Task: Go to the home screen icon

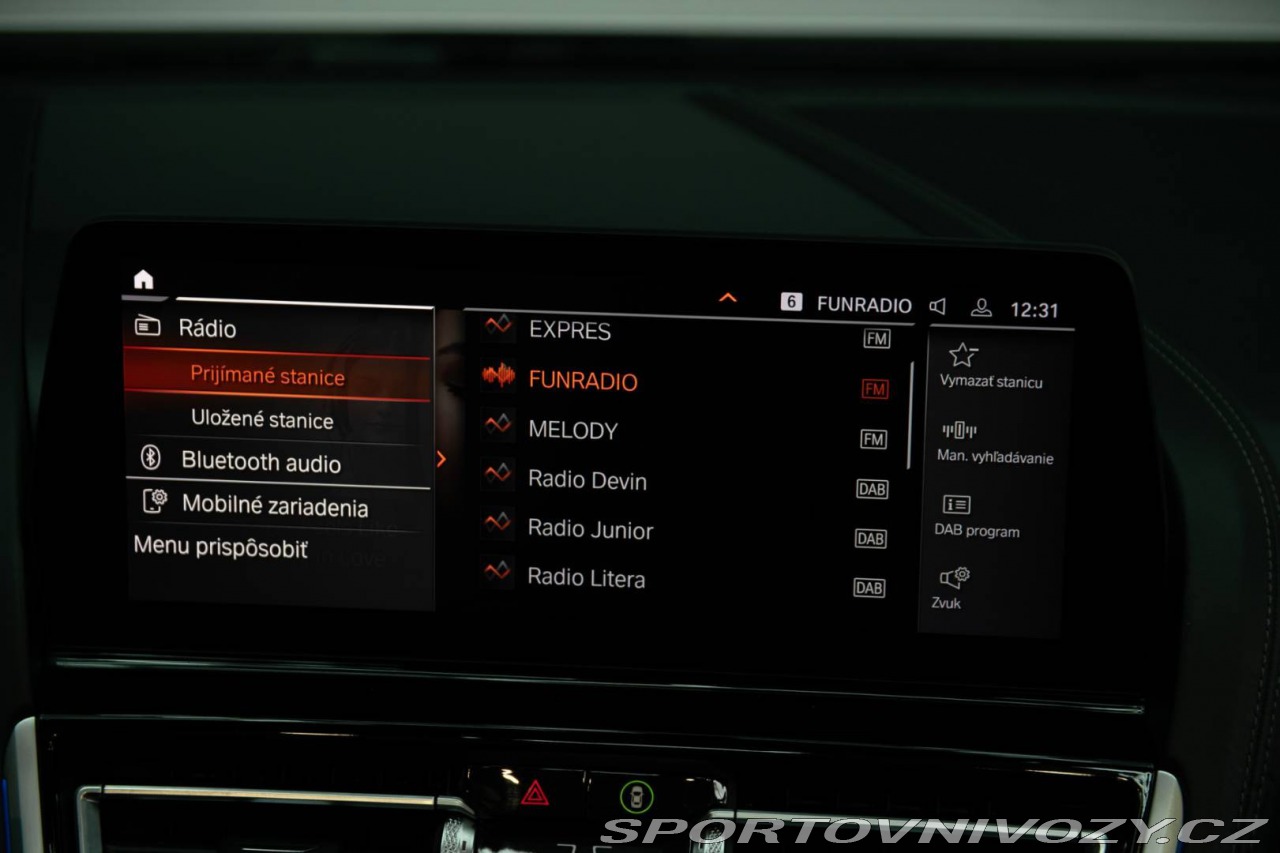Action: (x=144, y=281)
